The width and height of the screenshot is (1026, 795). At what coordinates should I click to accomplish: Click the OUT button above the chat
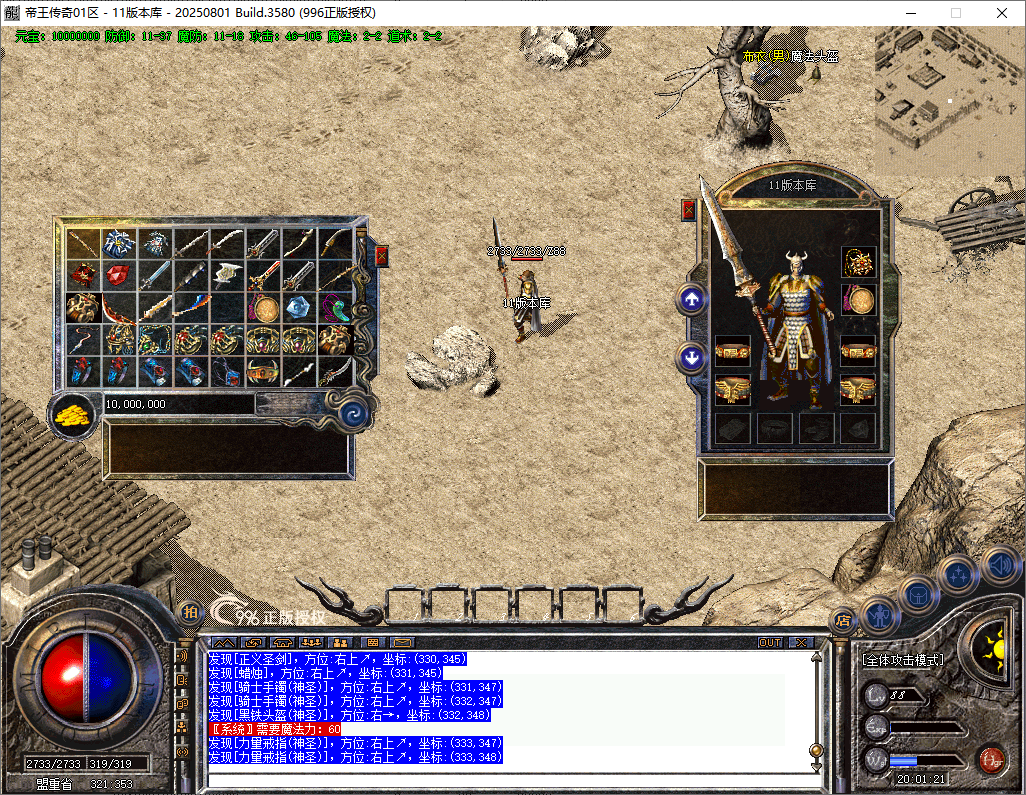point(770,642)
